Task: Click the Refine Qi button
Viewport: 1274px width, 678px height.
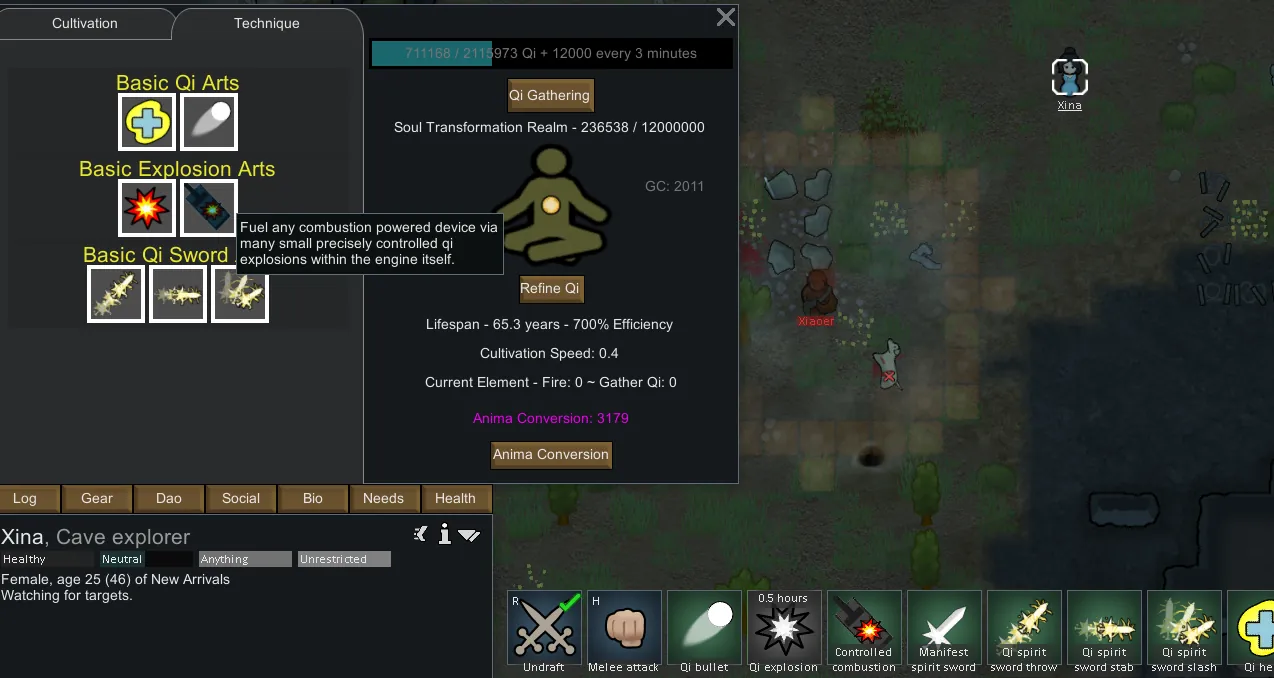Action: coord(550,289)
